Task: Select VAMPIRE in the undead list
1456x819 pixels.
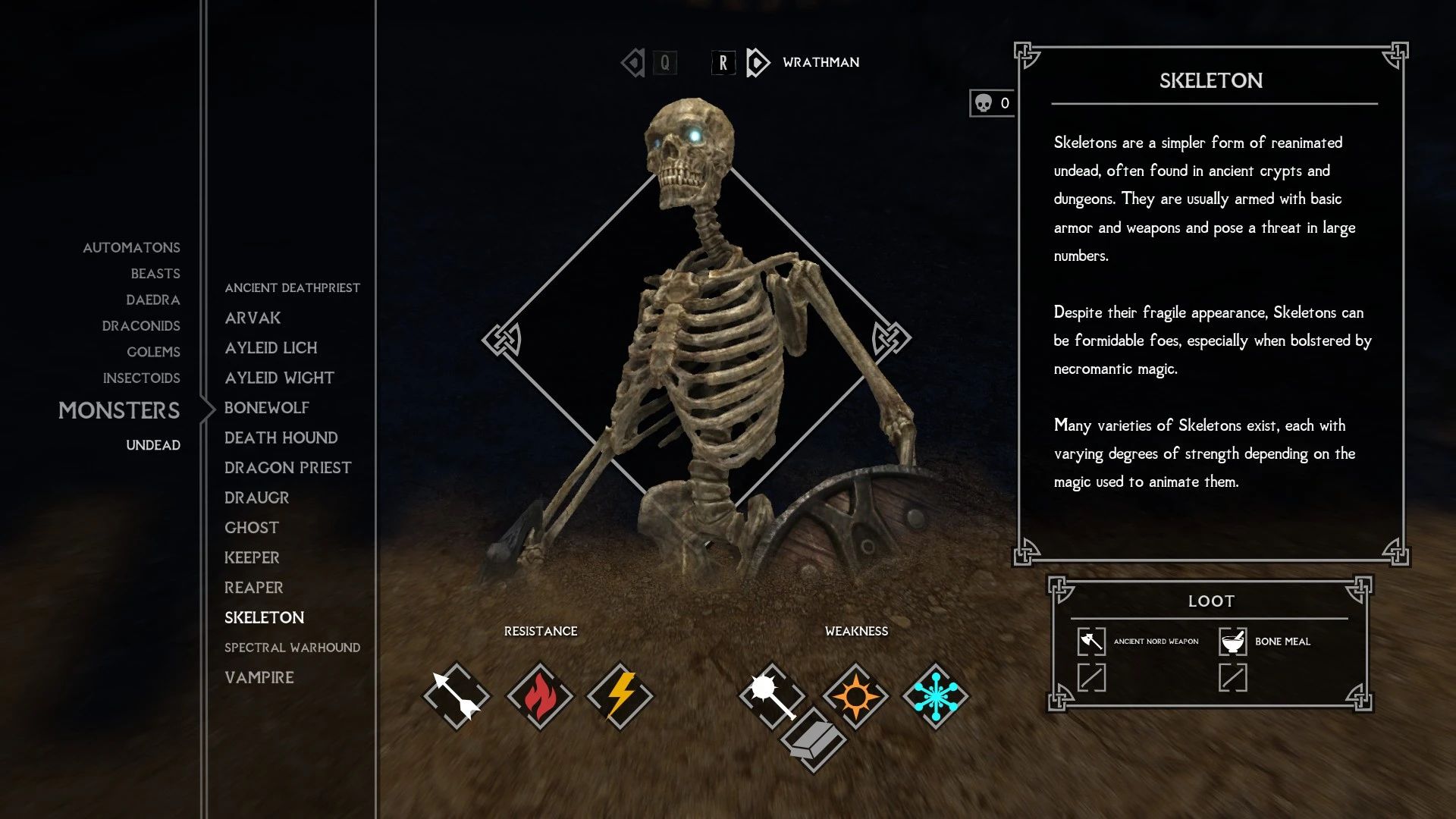Action: coord(259,677)
